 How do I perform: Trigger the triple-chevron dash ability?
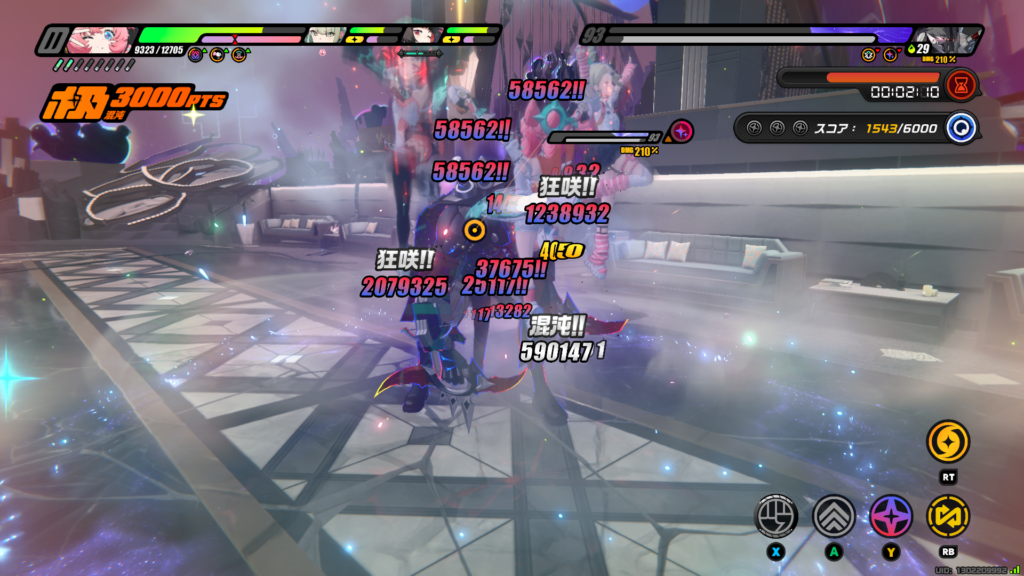[x=832, y=515]
